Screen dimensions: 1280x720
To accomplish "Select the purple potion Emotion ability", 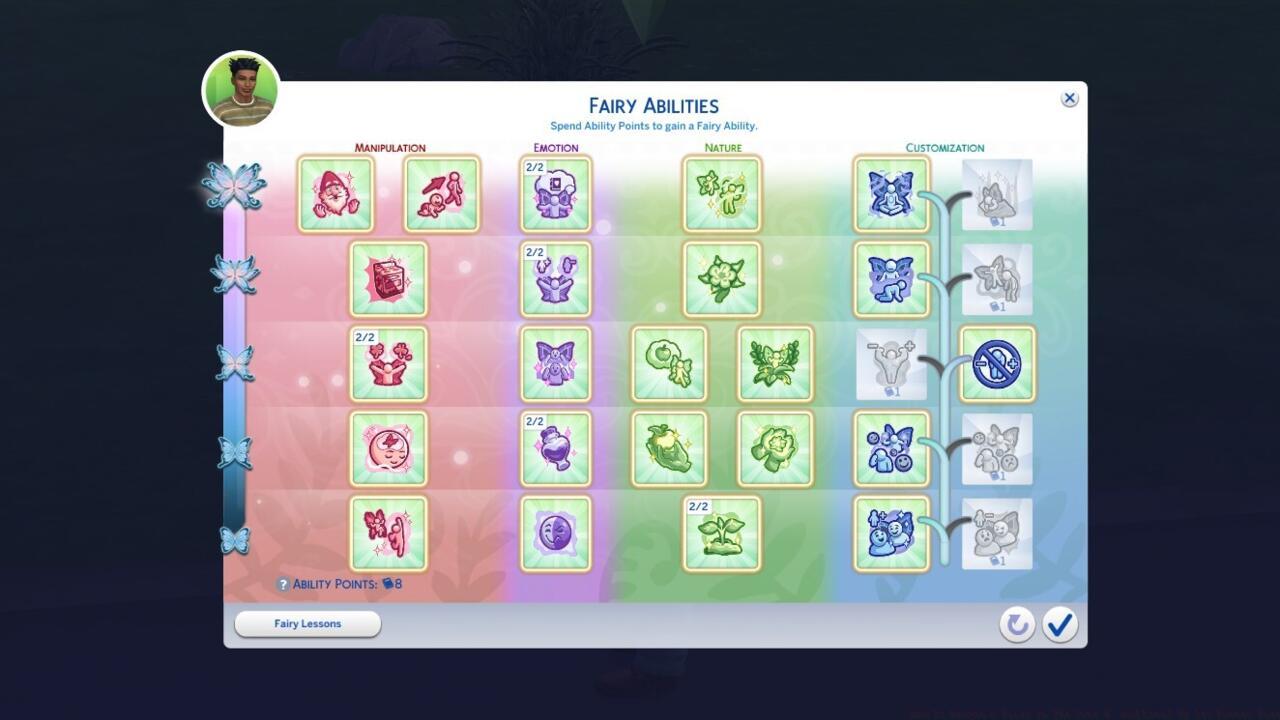I will coord(555,449).
